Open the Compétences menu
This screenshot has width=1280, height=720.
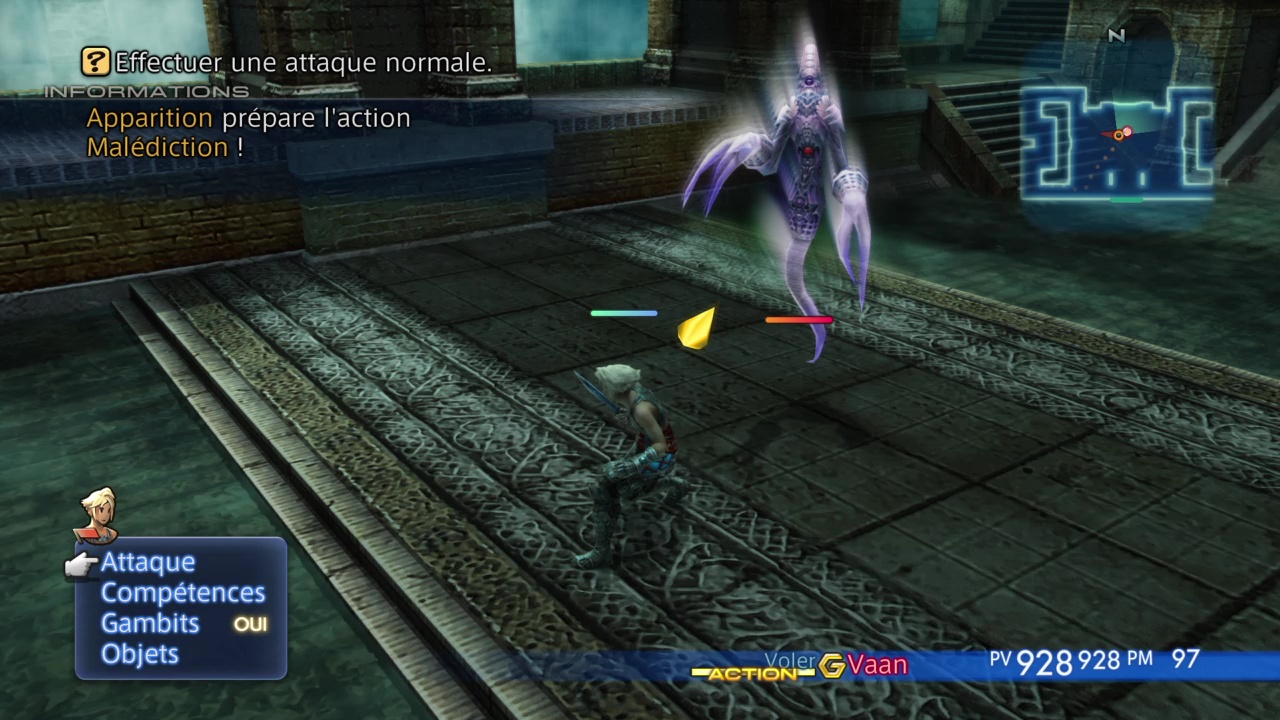(x=183, y=593)
